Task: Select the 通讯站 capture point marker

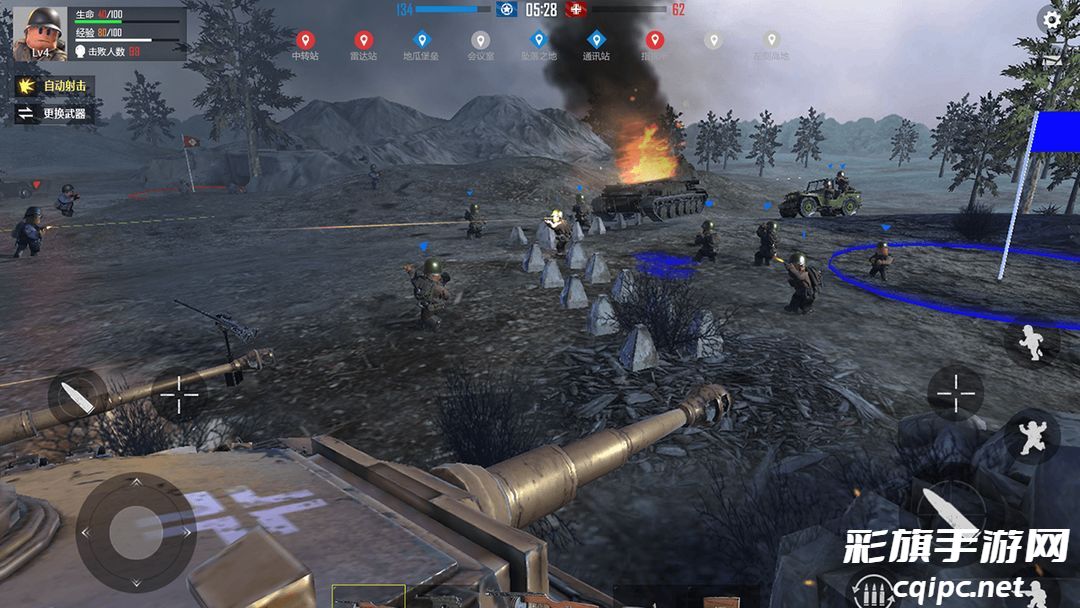Action: (596, 41)
